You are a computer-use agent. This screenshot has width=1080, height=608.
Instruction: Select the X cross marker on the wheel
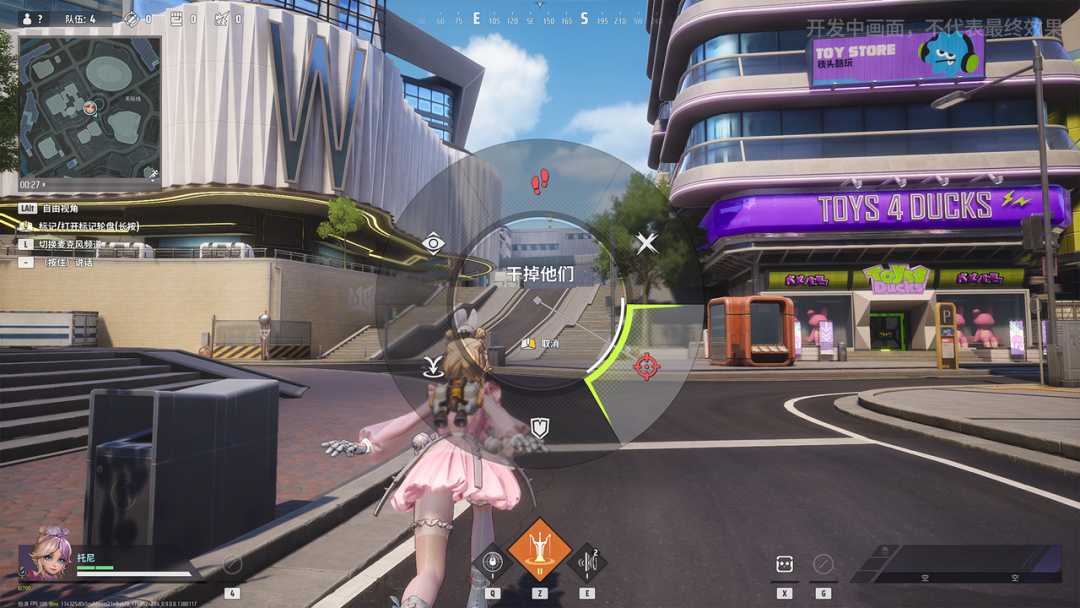647,242
